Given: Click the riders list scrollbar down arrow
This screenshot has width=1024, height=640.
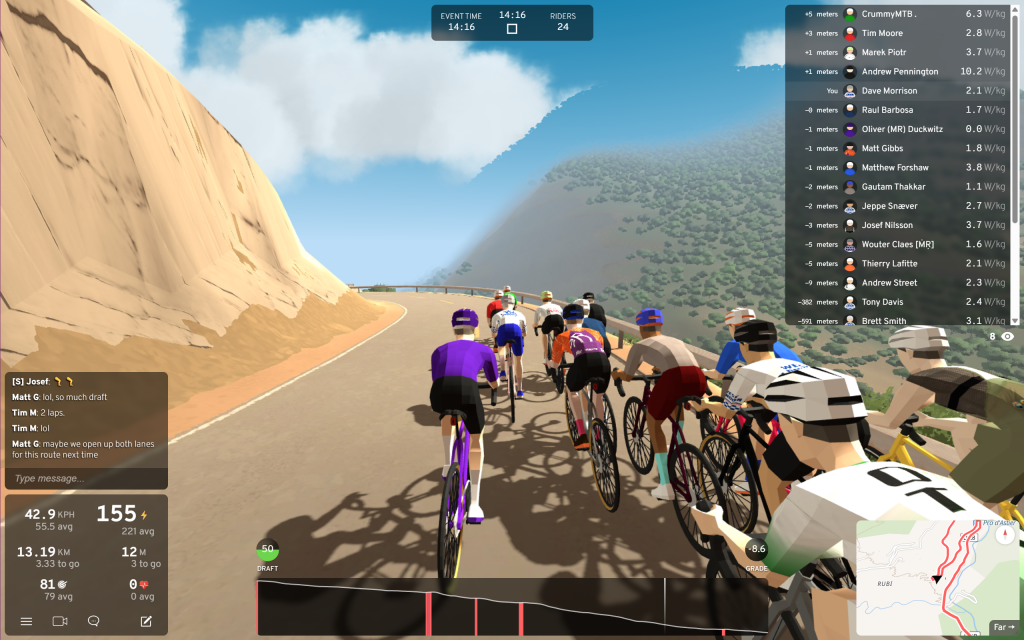Looking at the screenshot, I should point(1016,320).
